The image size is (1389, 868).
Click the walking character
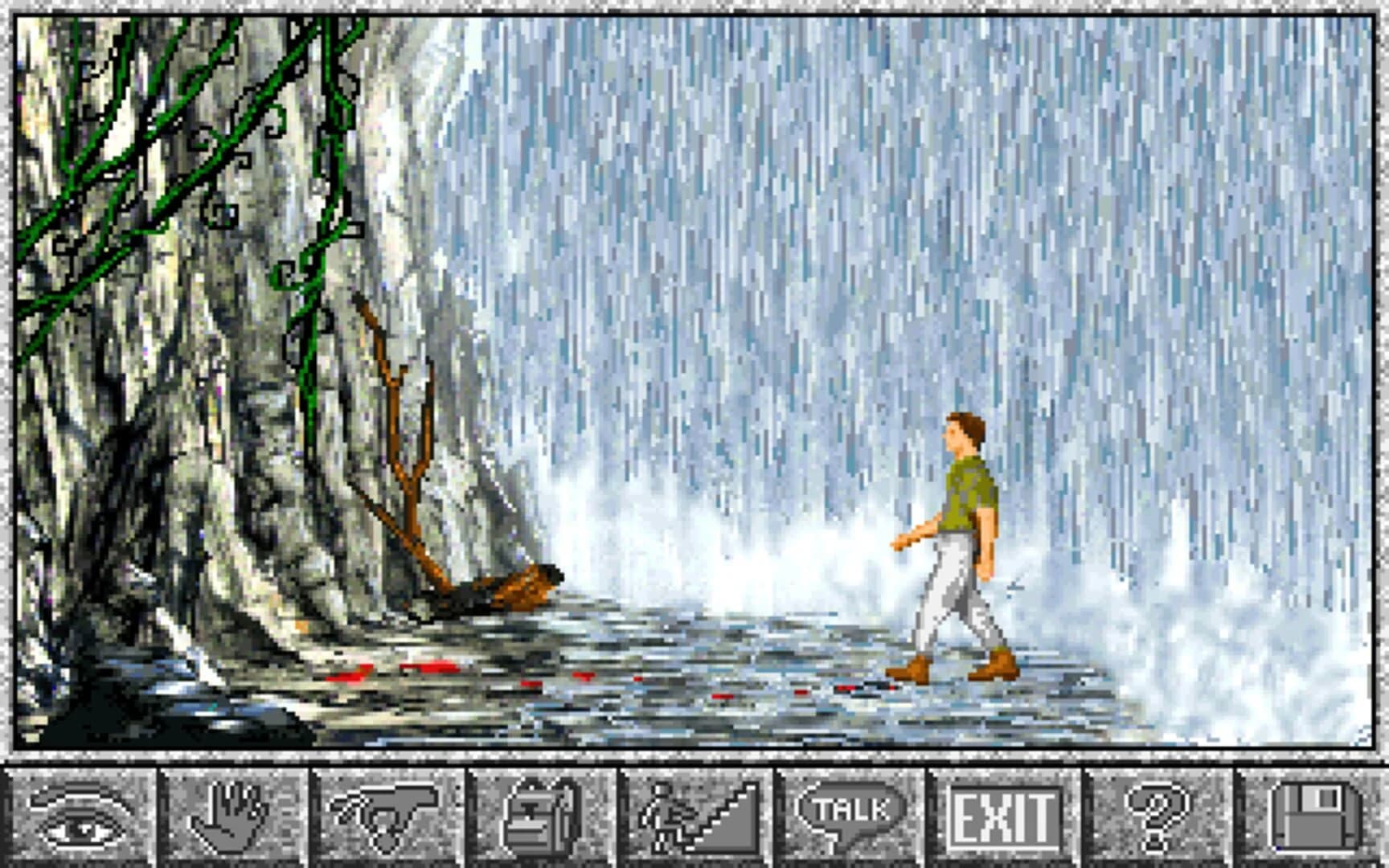[957, 538]
